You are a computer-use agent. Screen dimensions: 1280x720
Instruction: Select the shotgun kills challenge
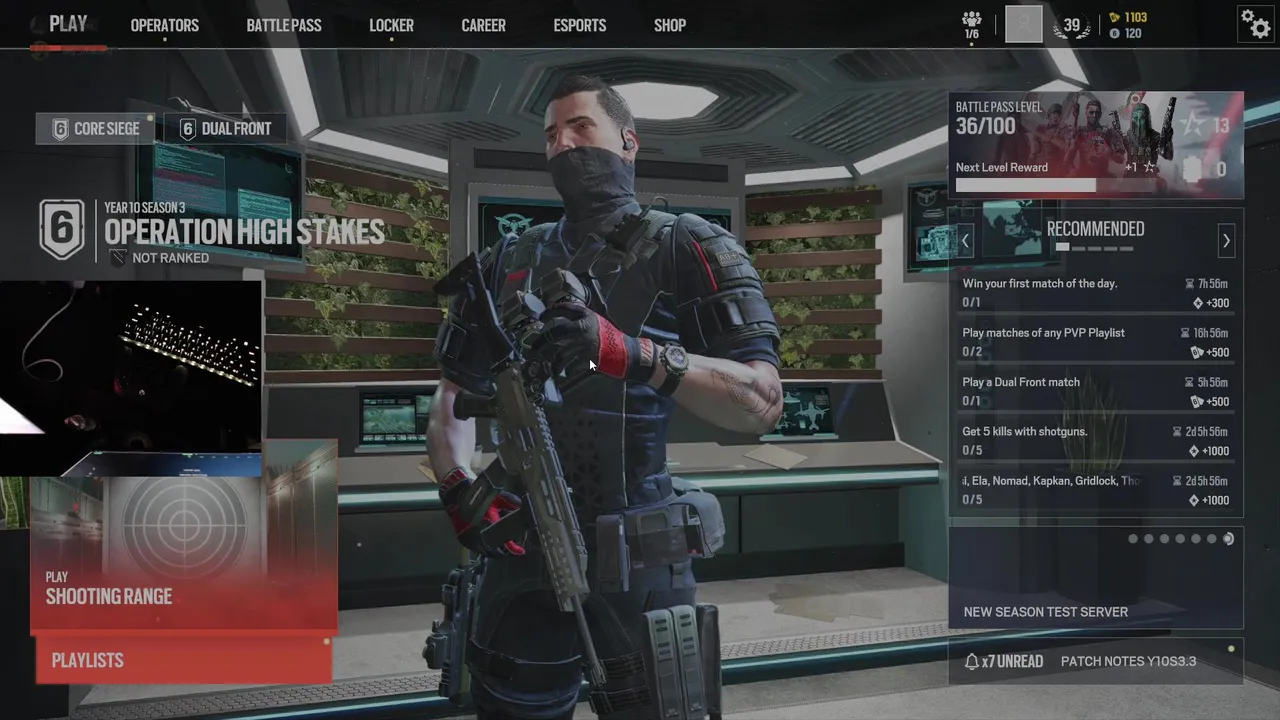pyautogui.click(x=1095, y=441)
